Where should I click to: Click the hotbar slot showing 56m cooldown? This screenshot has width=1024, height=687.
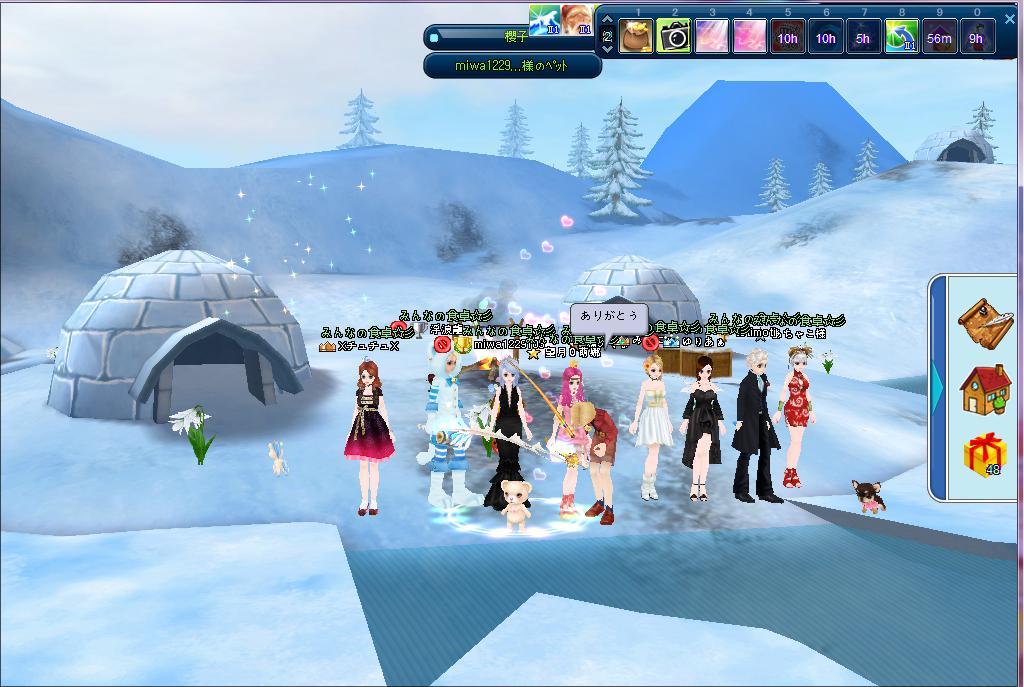[939, 38]
